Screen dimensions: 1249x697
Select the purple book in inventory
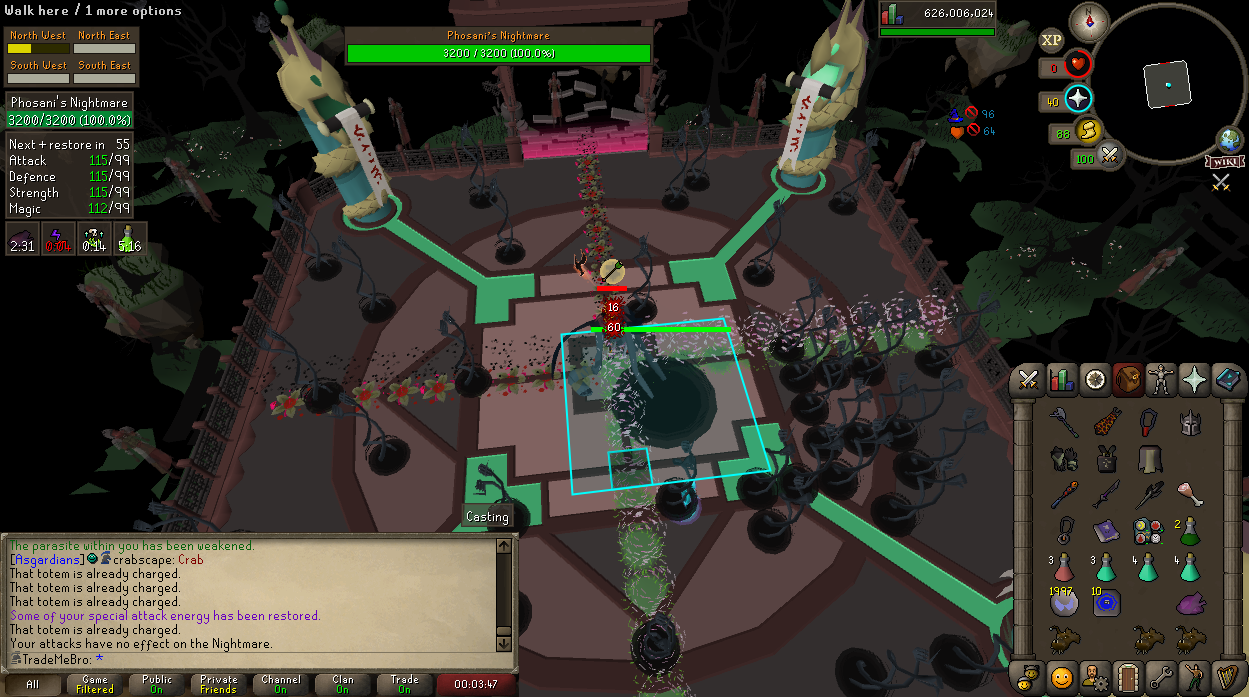point(1106,529)
